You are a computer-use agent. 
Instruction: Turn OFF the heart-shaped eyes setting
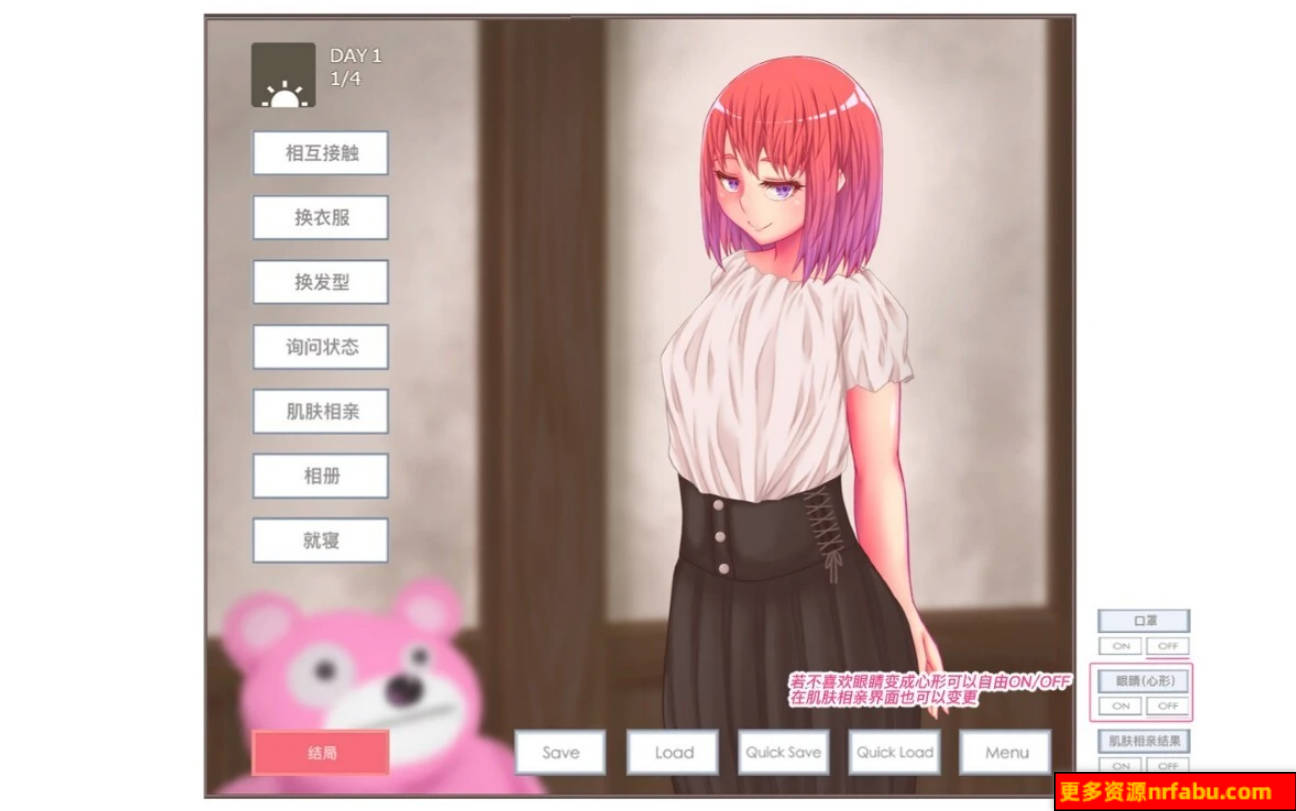pyautogui.click(x=1167, y=707)
